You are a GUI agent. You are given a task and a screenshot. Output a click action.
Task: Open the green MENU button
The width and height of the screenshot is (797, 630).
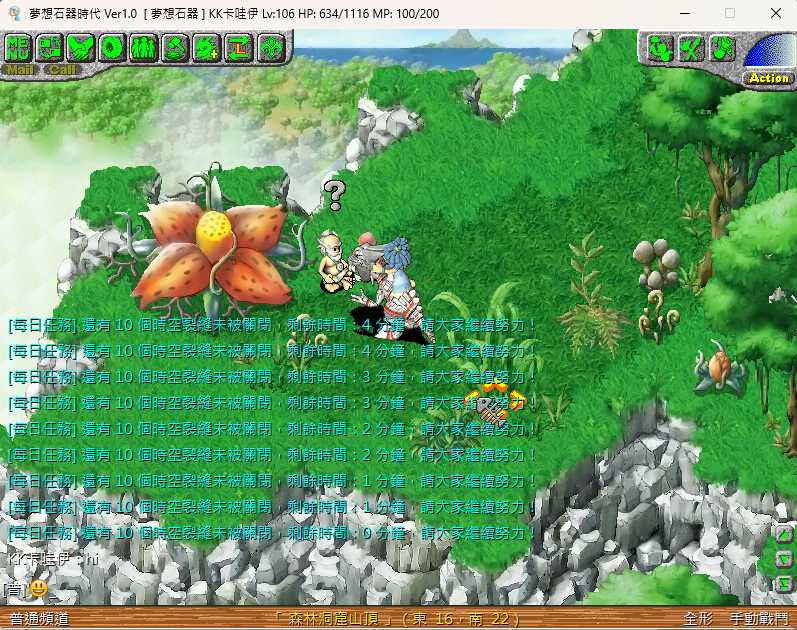click(x=20, y=47)
